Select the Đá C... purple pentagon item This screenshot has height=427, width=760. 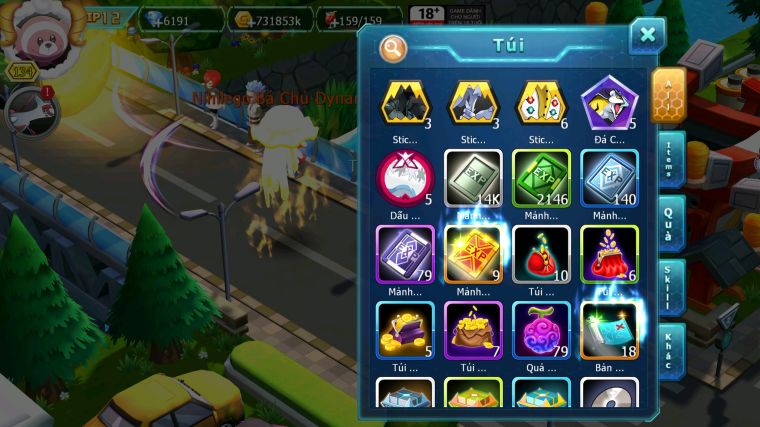coord(609,103)
